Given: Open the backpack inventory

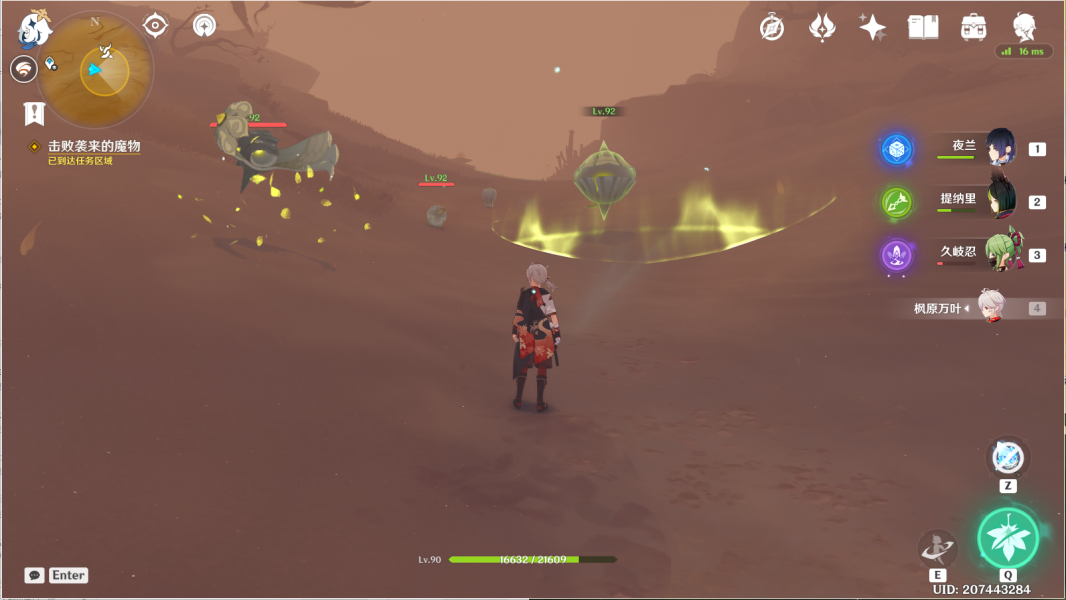Looking at the screenshot, I should [973, 27].
